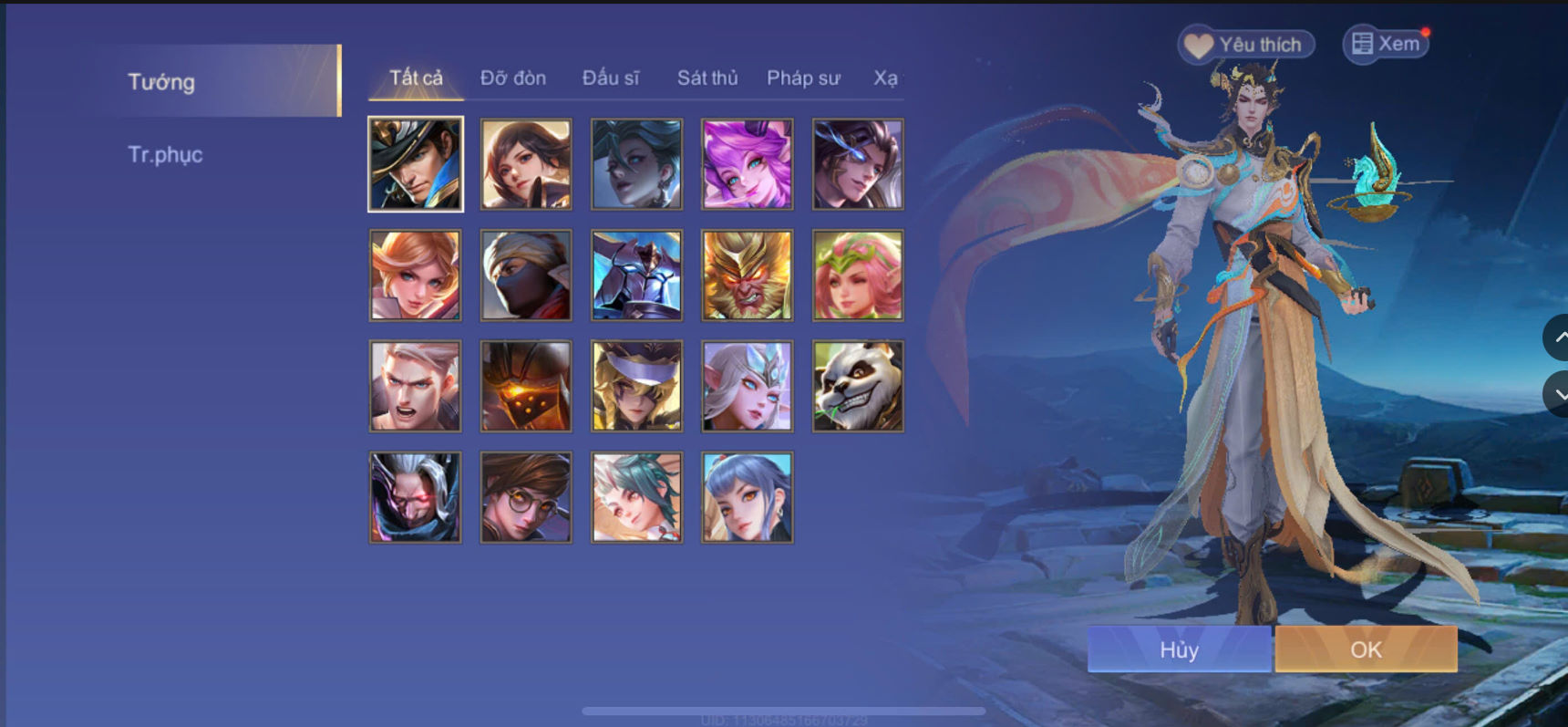Image resolution: width=1568 pixels, height=727 pixels.
Task: Cancel with the Hủy button
Action: [1179, 649]
